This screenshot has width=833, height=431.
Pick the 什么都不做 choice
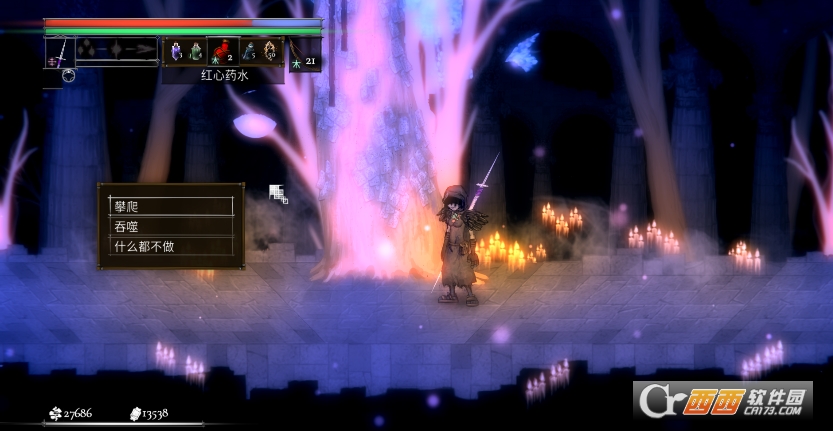pos(170,246)
